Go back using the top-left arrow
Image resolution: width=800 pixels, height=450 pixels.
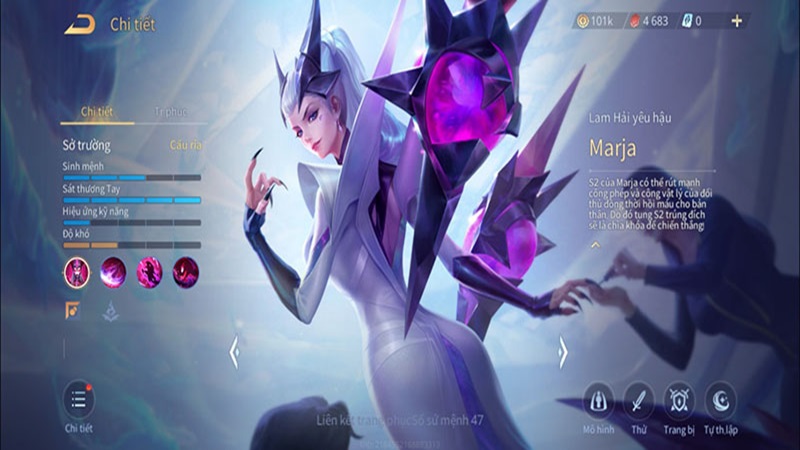(80, 23)
